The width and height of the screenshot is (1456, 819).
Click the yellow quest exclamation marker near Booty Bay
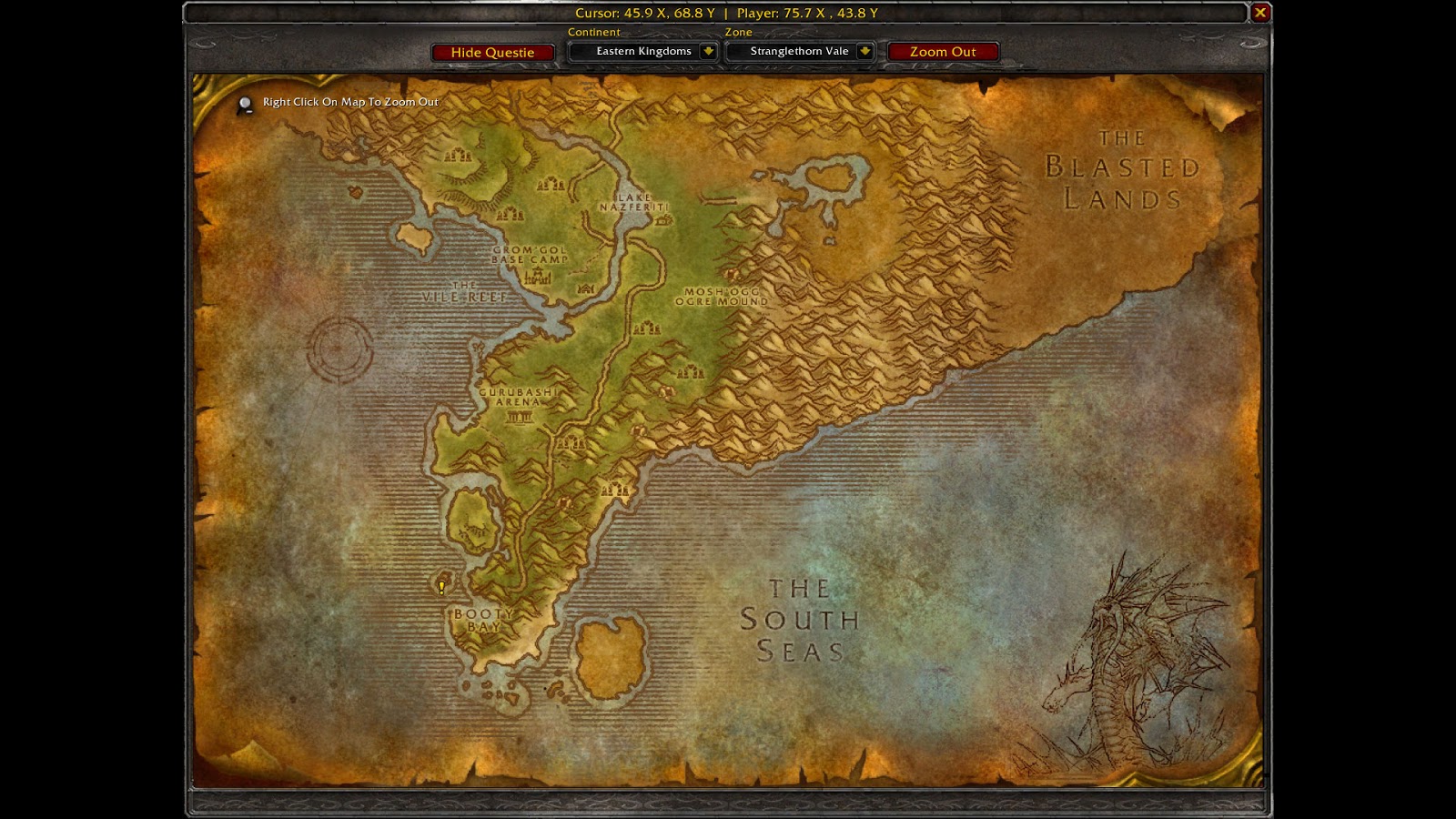tap(442, 586)
